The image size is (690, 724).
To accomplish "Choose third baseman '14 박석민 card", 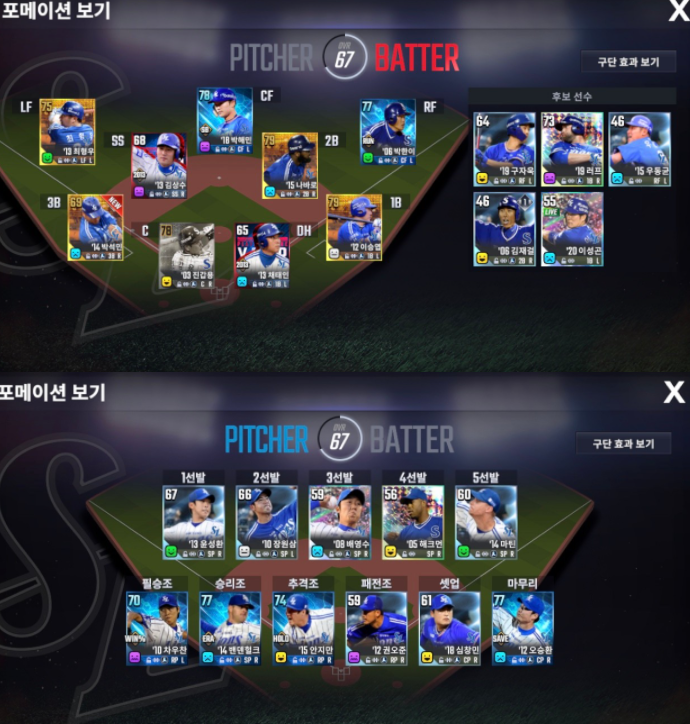I will tap(95, 228).
